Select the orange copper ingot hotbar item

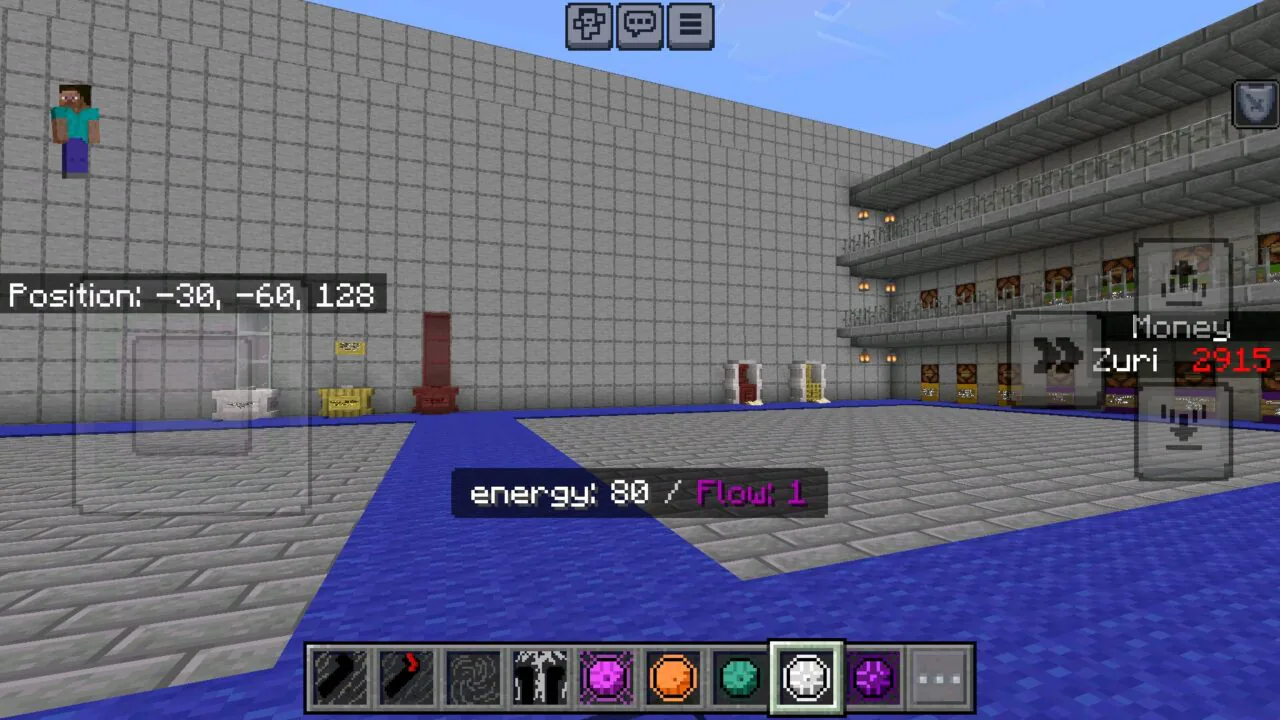click(x=673, y=677)
